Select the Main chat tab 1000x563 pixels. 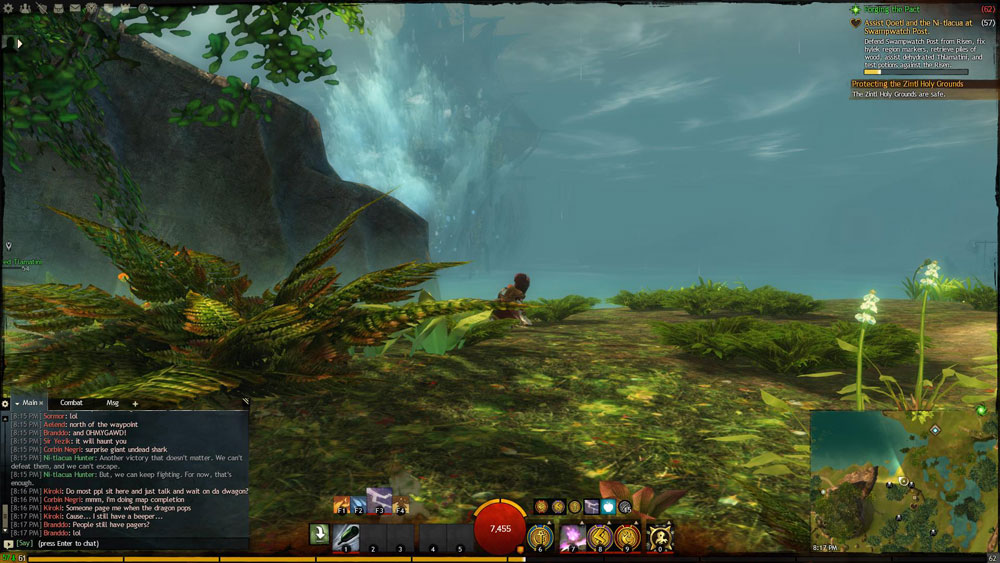(x=32, y=403)
